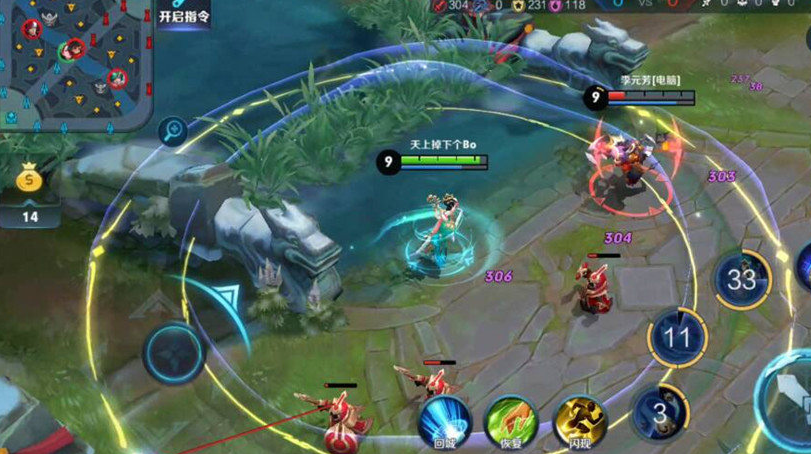The height and width of the screenshot is (454, 811).
Task: Click the virtual movement joystick
Action: click(174, 352)
